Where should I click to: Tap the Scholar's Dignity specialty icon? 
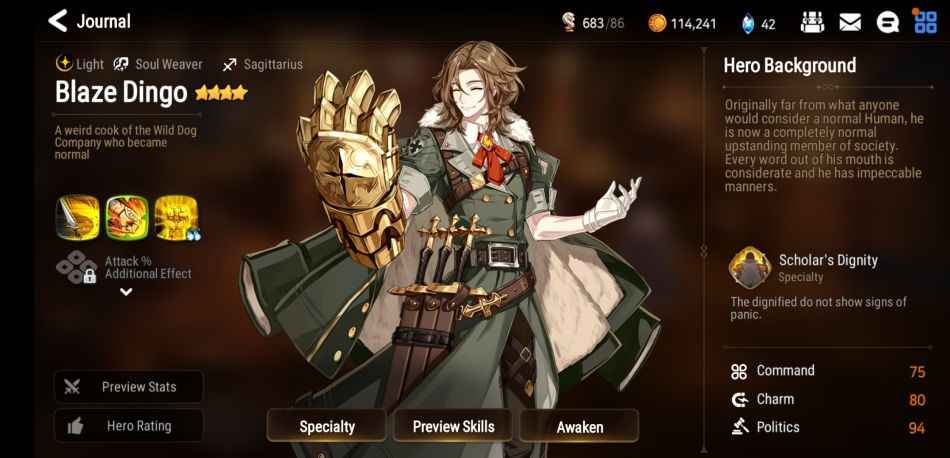click(750, 268)
